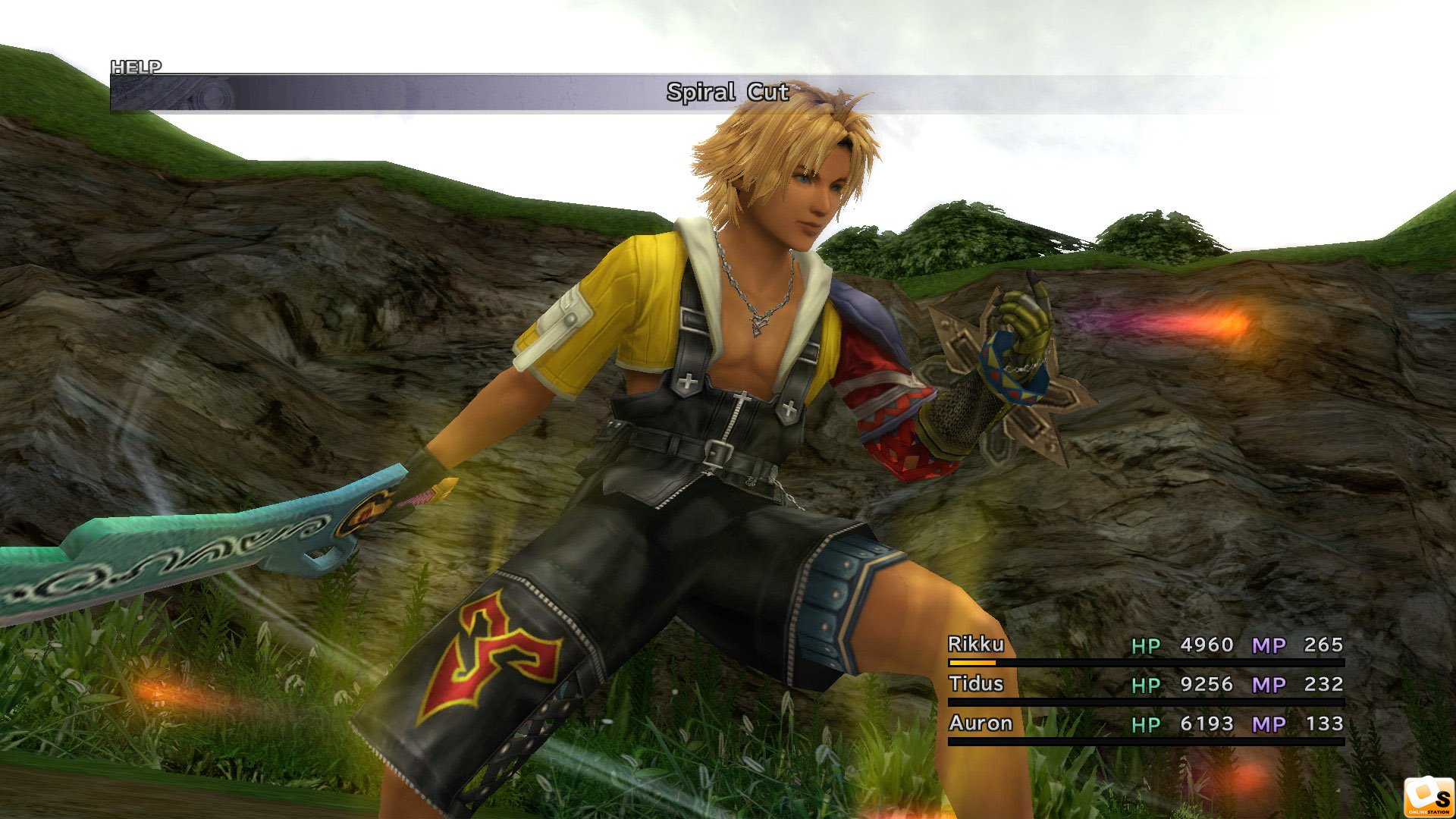Choose Tidus in the party status list

976,684
